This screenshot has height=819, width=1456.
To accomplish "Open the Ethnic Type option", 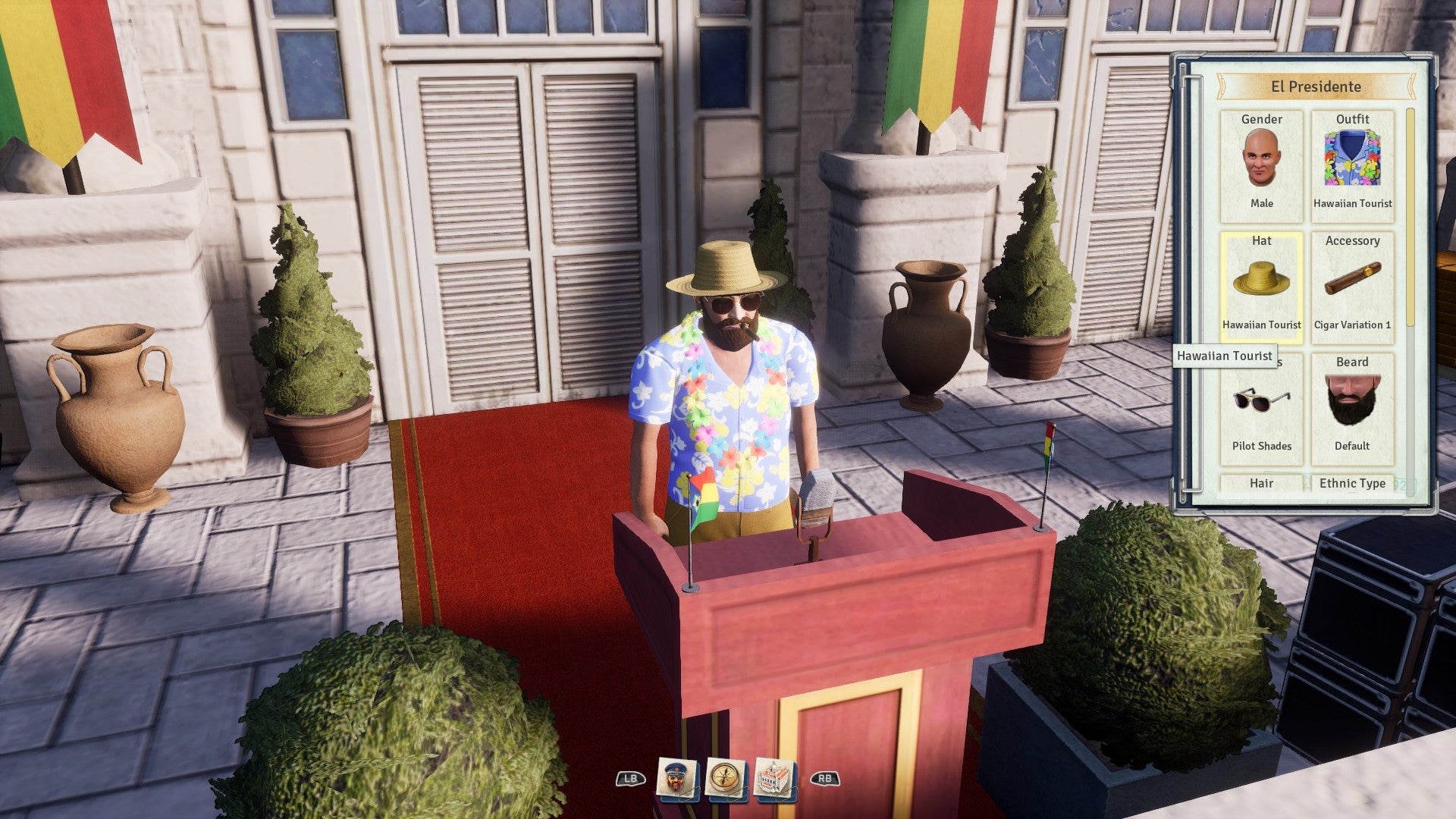I will tap(1354, 483).
